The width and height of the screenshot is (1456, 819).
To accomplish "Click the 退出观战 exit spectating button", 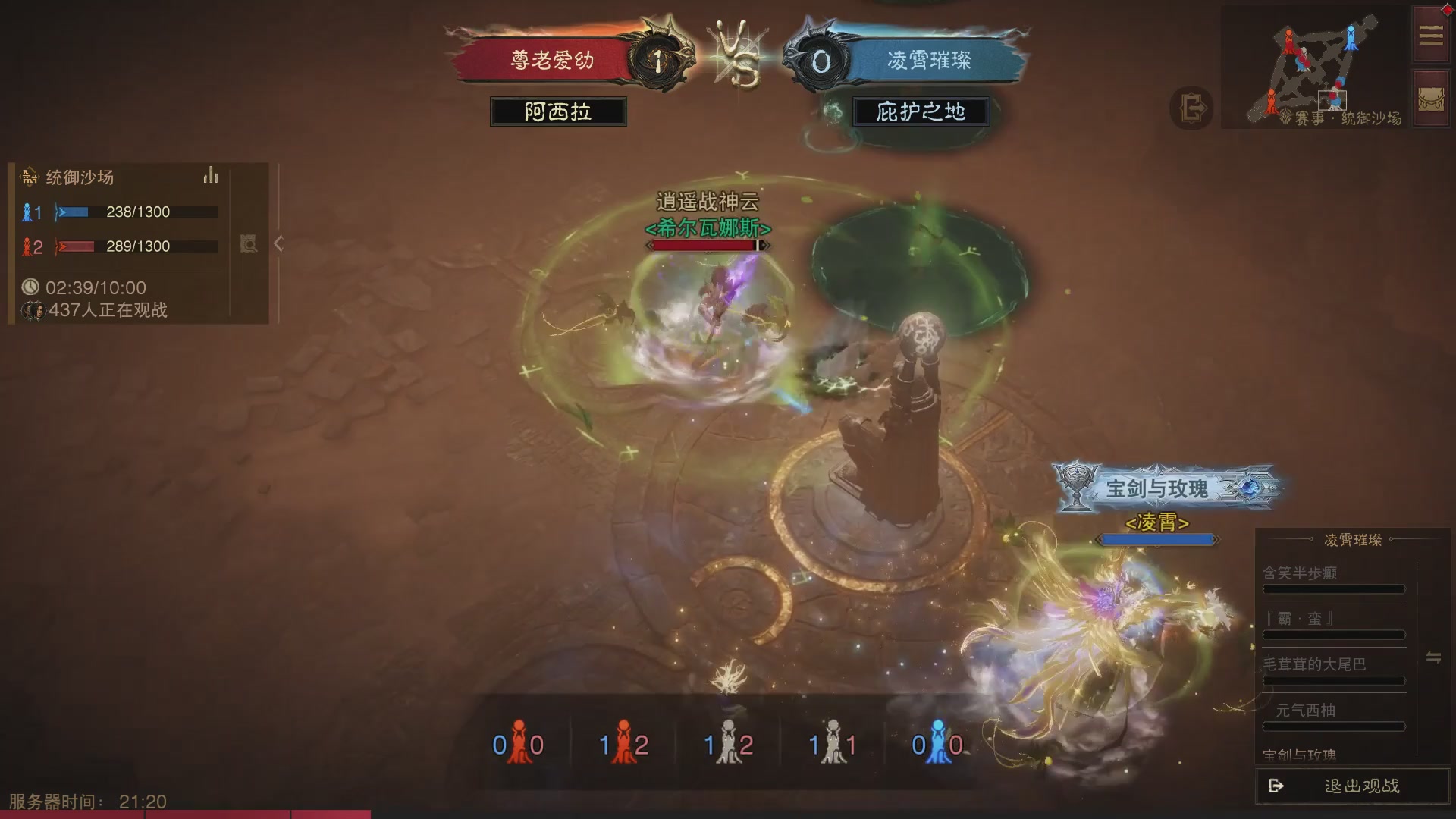I will tap(1353, 786).
